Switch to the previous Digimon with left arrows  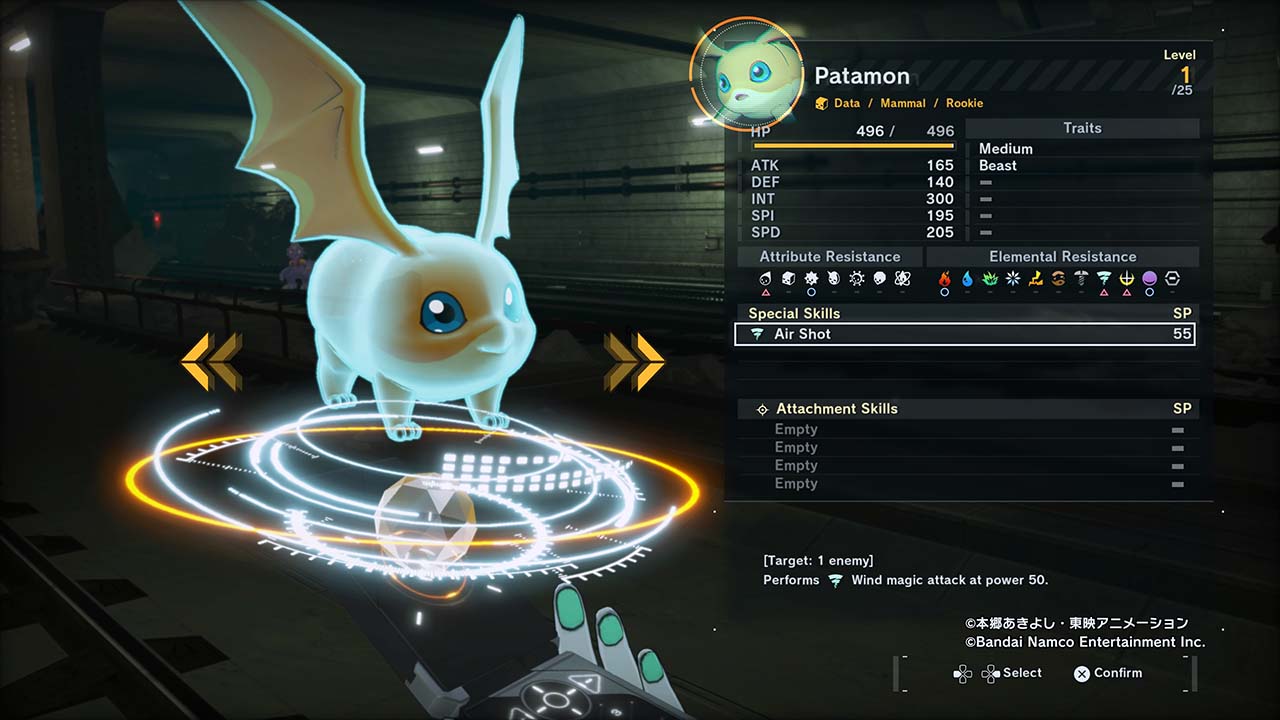pos(211,361)
